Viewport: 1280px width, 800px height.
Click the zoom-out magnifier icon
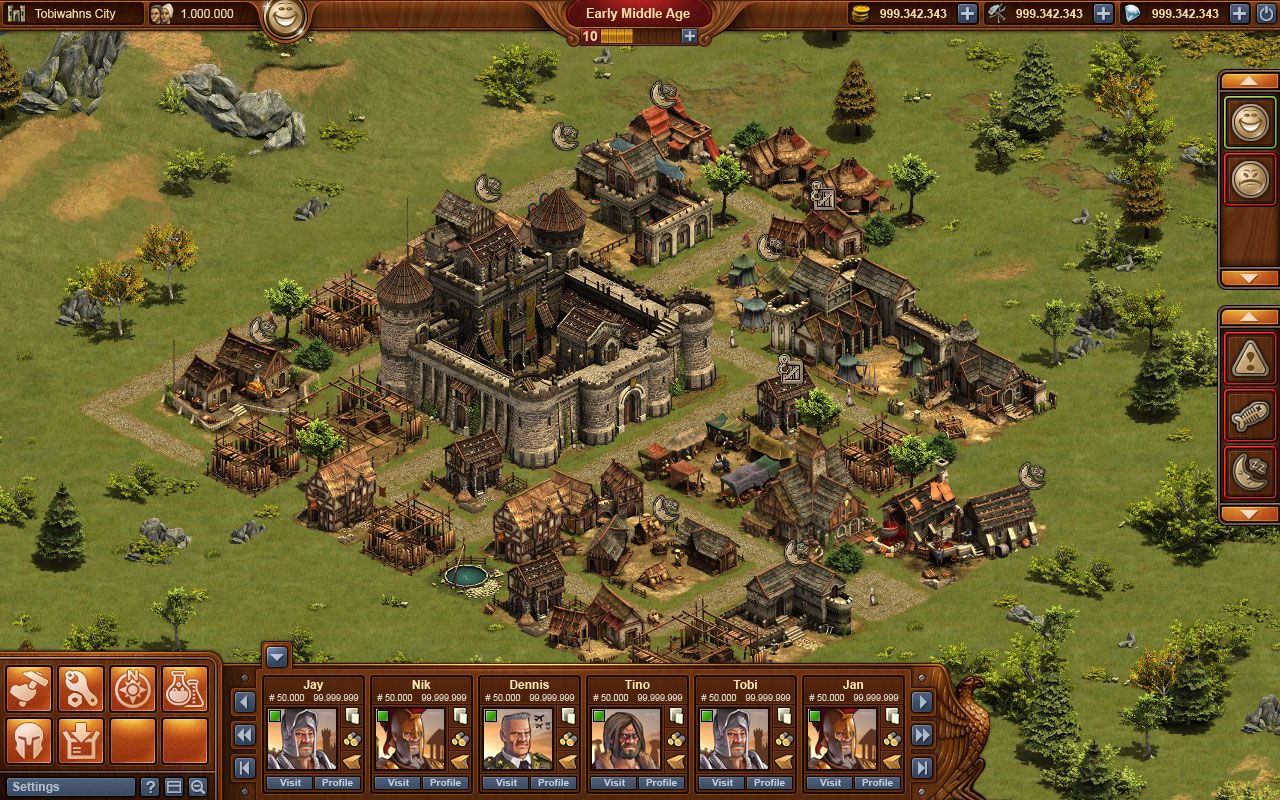point(197,787)
